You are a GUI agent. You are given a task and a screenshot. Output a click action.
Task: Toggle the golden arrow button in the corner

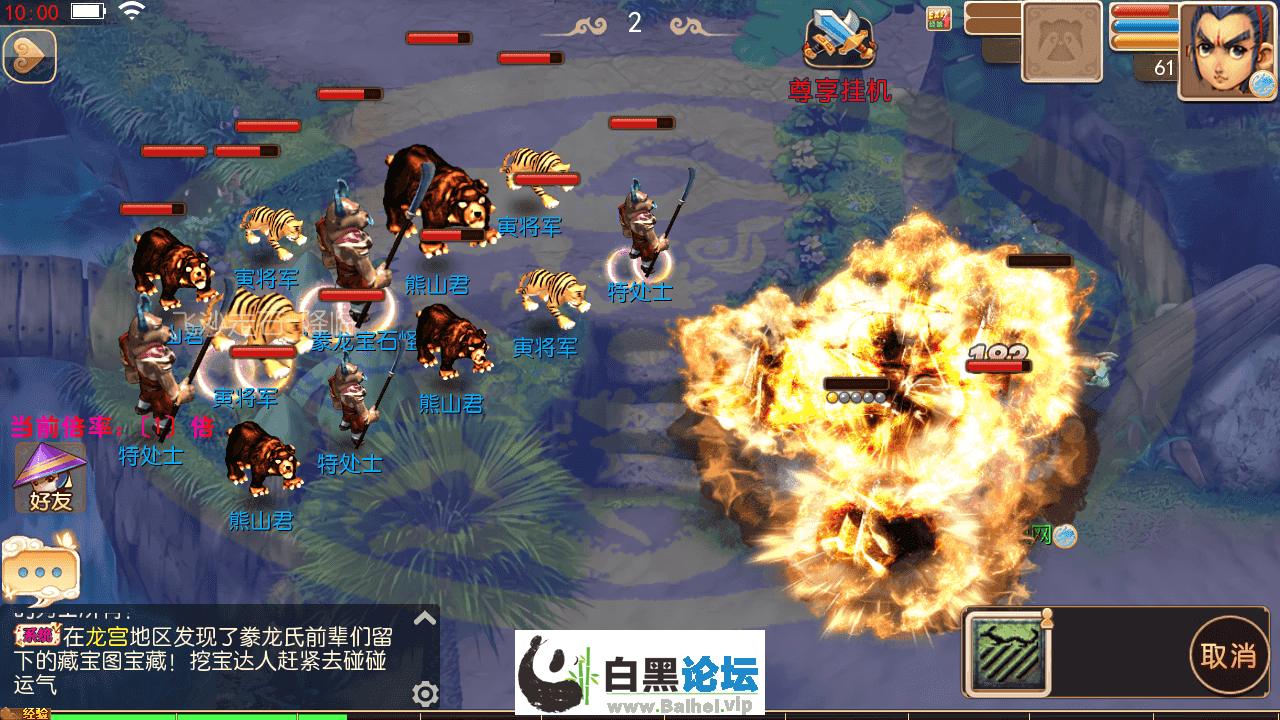[29, 55]
